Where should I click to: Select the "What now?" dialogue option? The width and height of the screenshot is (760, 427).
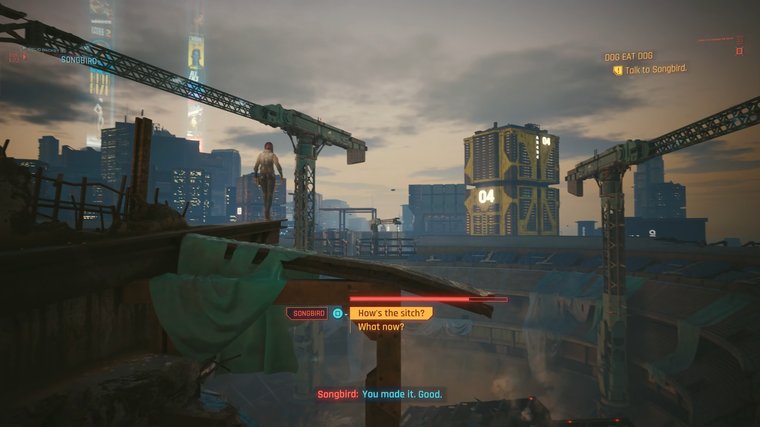click(380, 327)
